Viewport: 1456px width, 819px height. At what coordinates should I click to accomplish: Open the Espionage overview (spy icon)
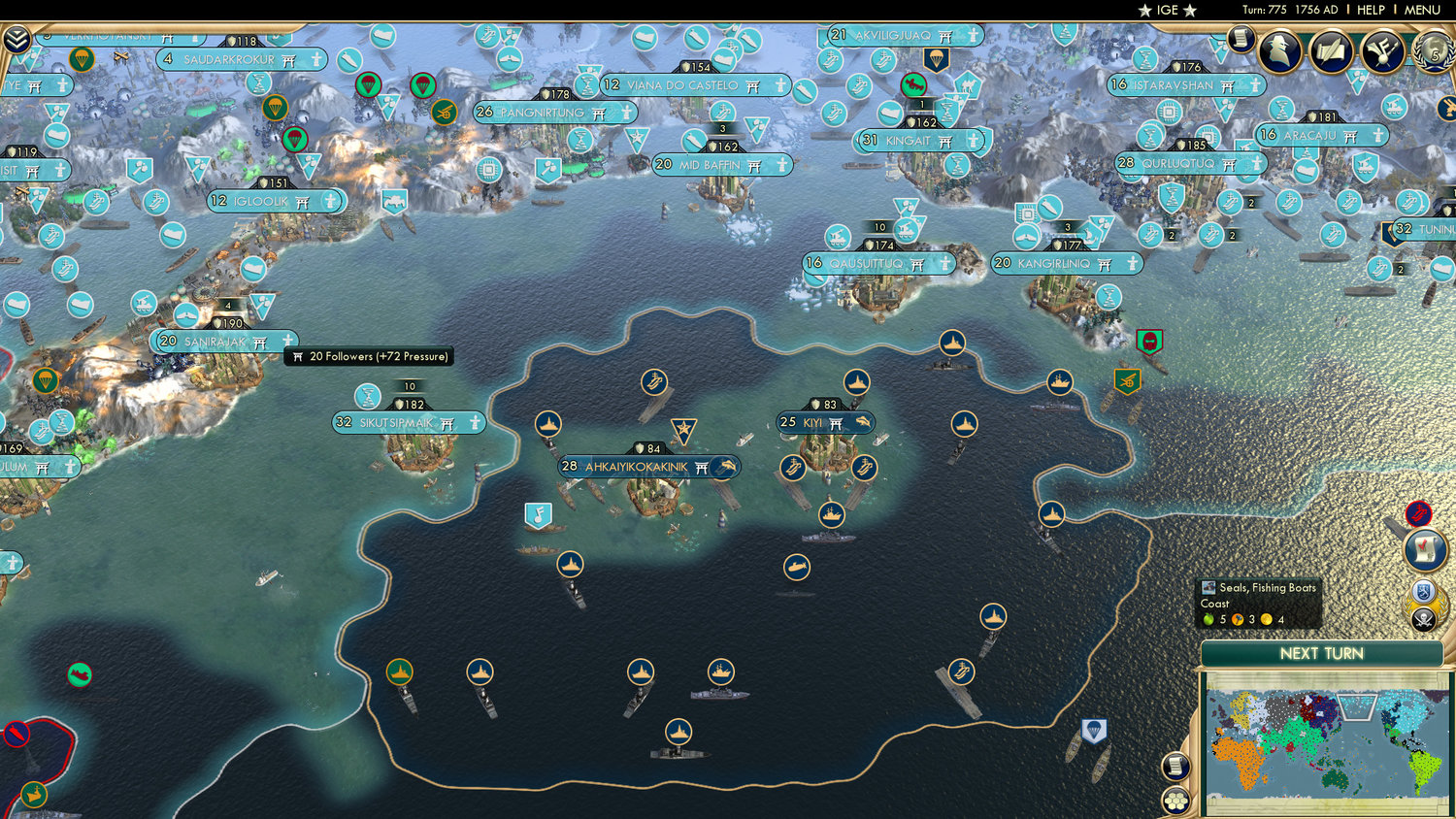[x=1278, y=50]
